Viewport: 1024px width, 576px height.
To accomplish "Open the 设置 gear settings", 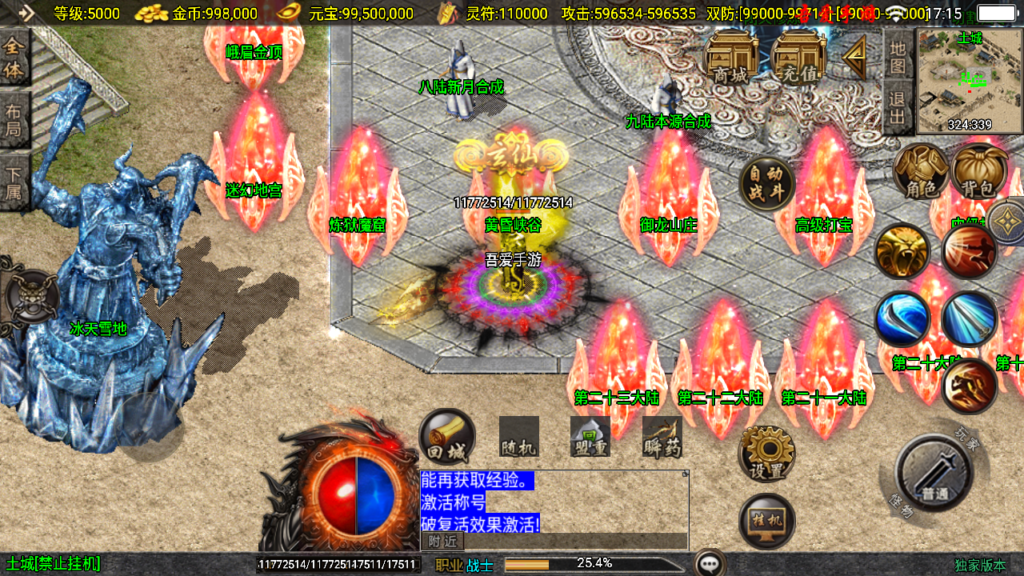I will point(767,453).
